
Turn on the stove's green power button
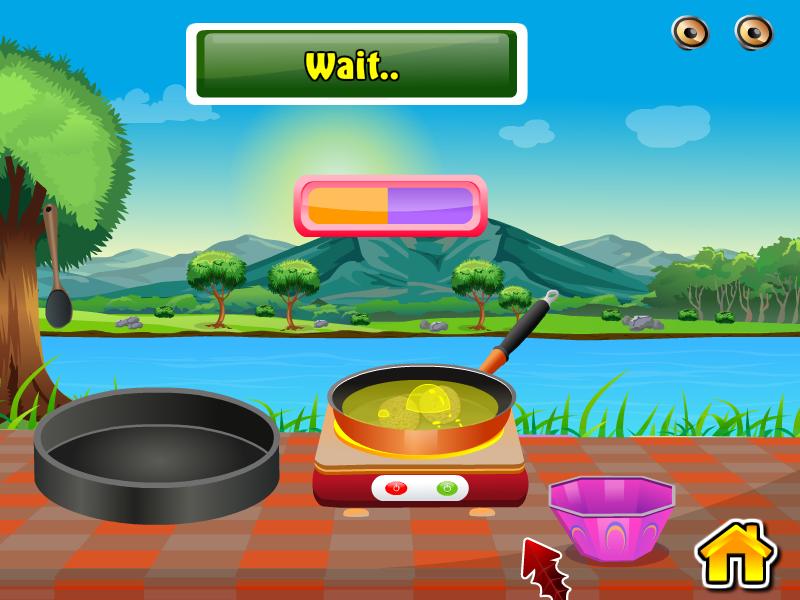[446, 488]
